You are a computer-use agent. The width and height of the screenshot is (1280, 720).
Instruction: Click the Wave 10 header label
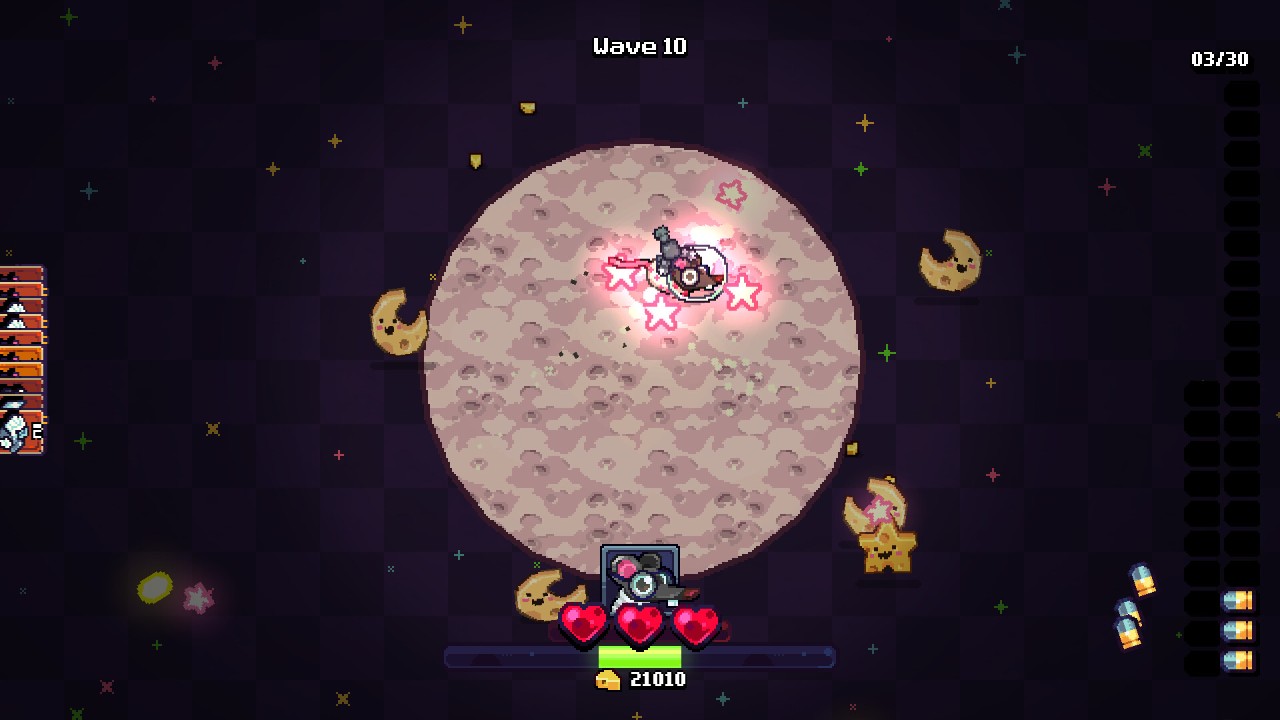(x=640, y=46)
